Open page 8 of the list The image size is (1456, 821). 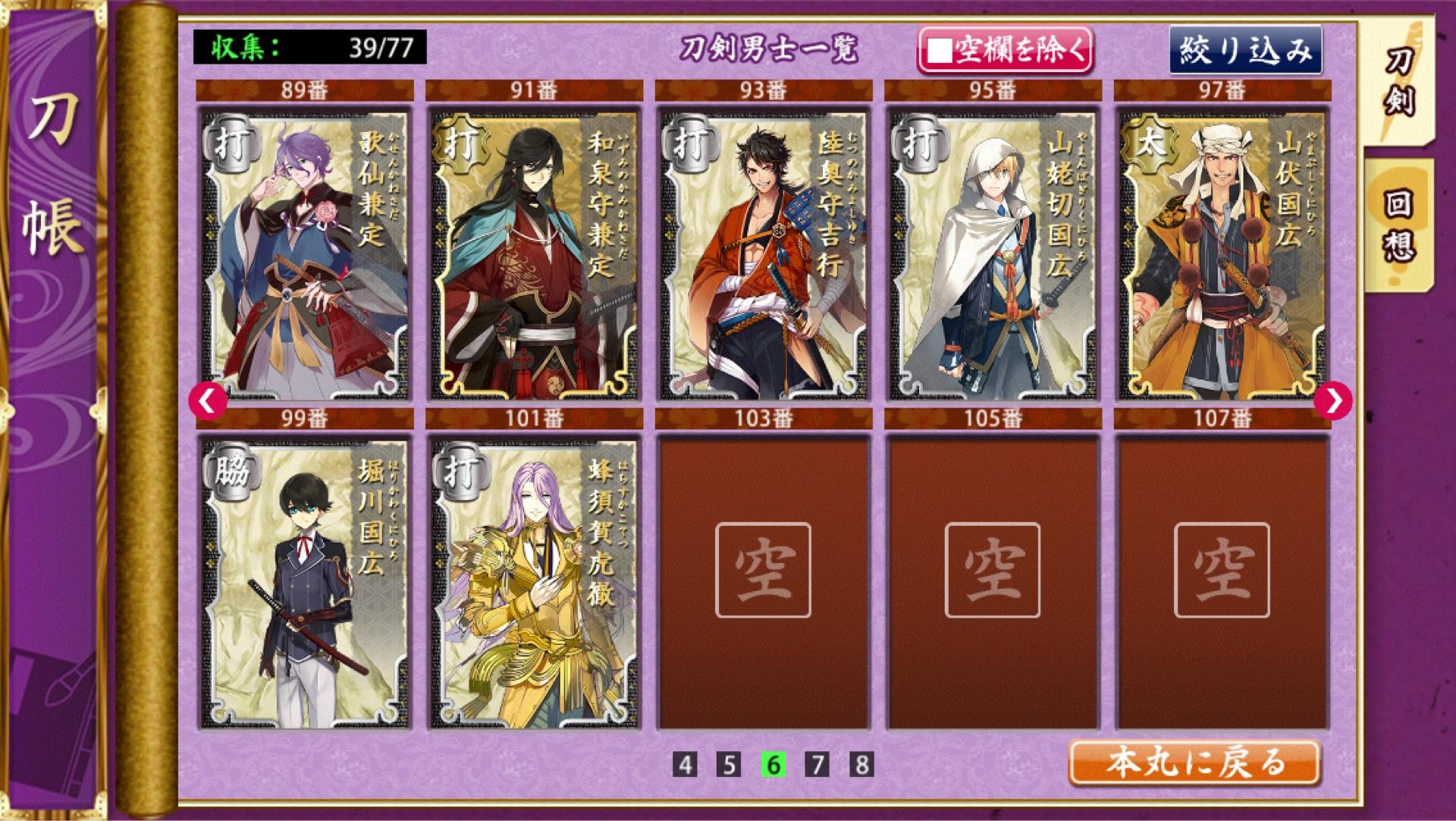point(861,764)
